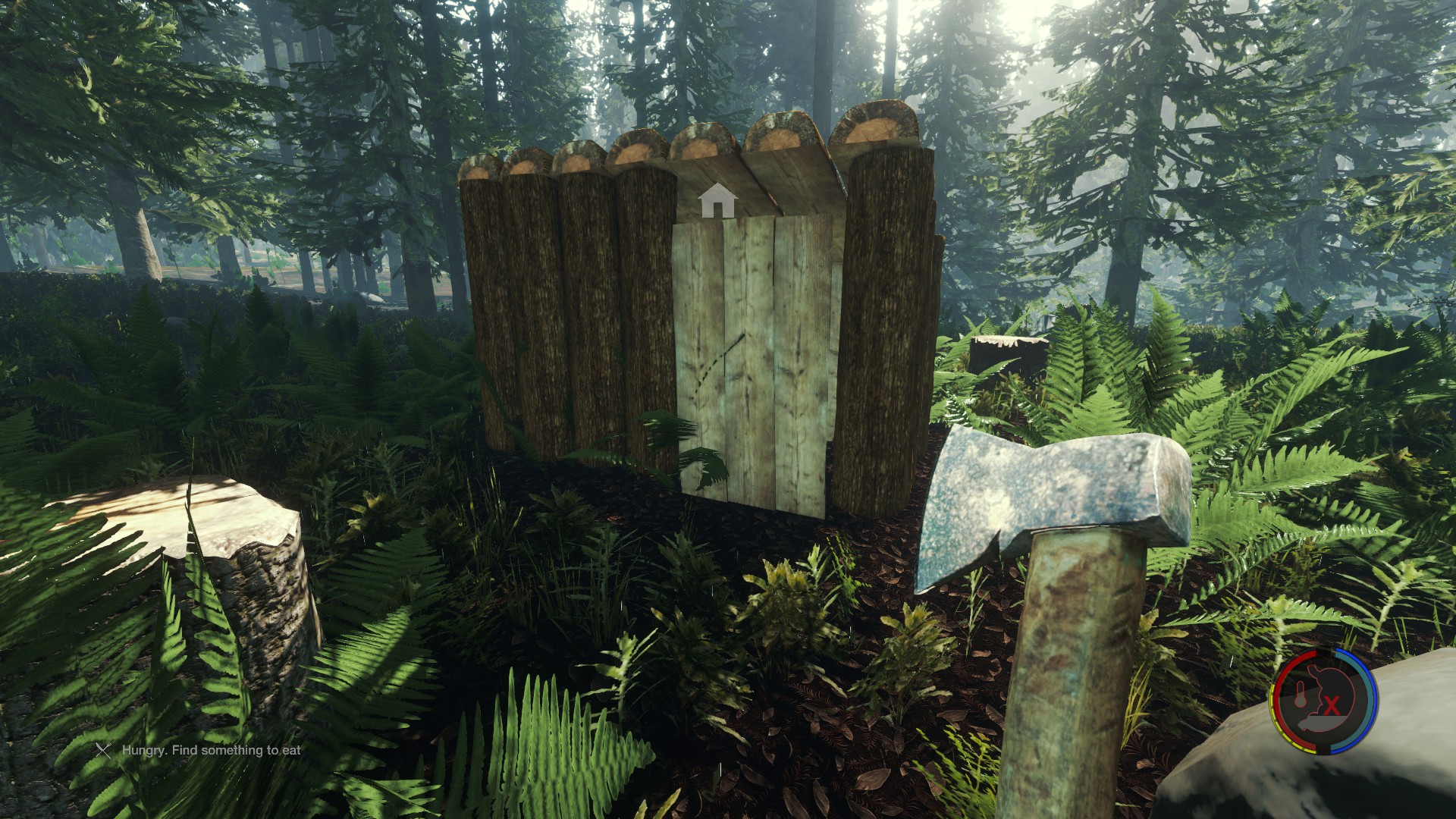This screenshot has width=1456, height=819.
Task: Click the white house icon on the shelter
Action: (717, 201)
